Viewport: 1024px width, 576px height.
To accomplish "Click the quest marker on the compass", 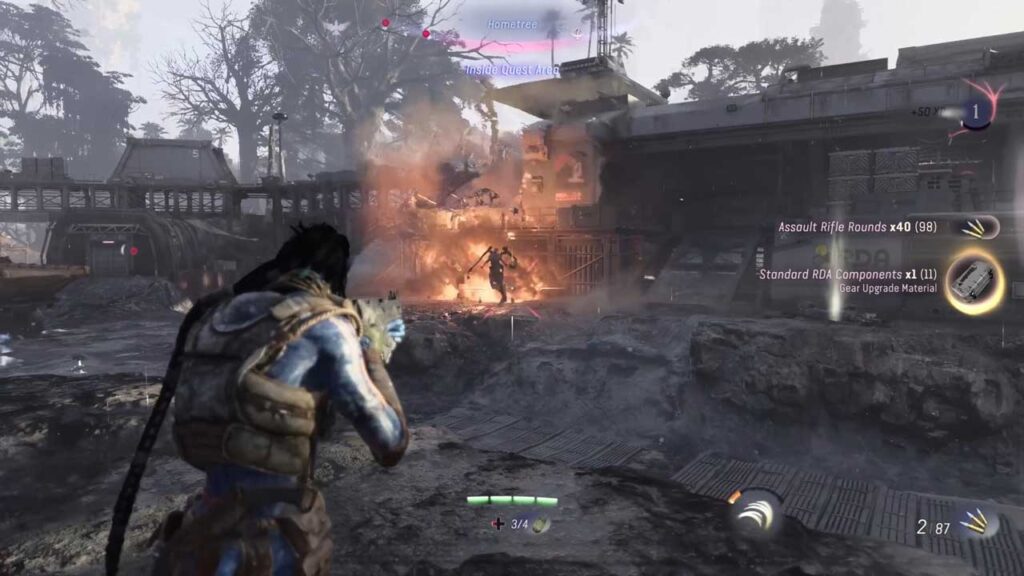I will click(x=577, y=34).
